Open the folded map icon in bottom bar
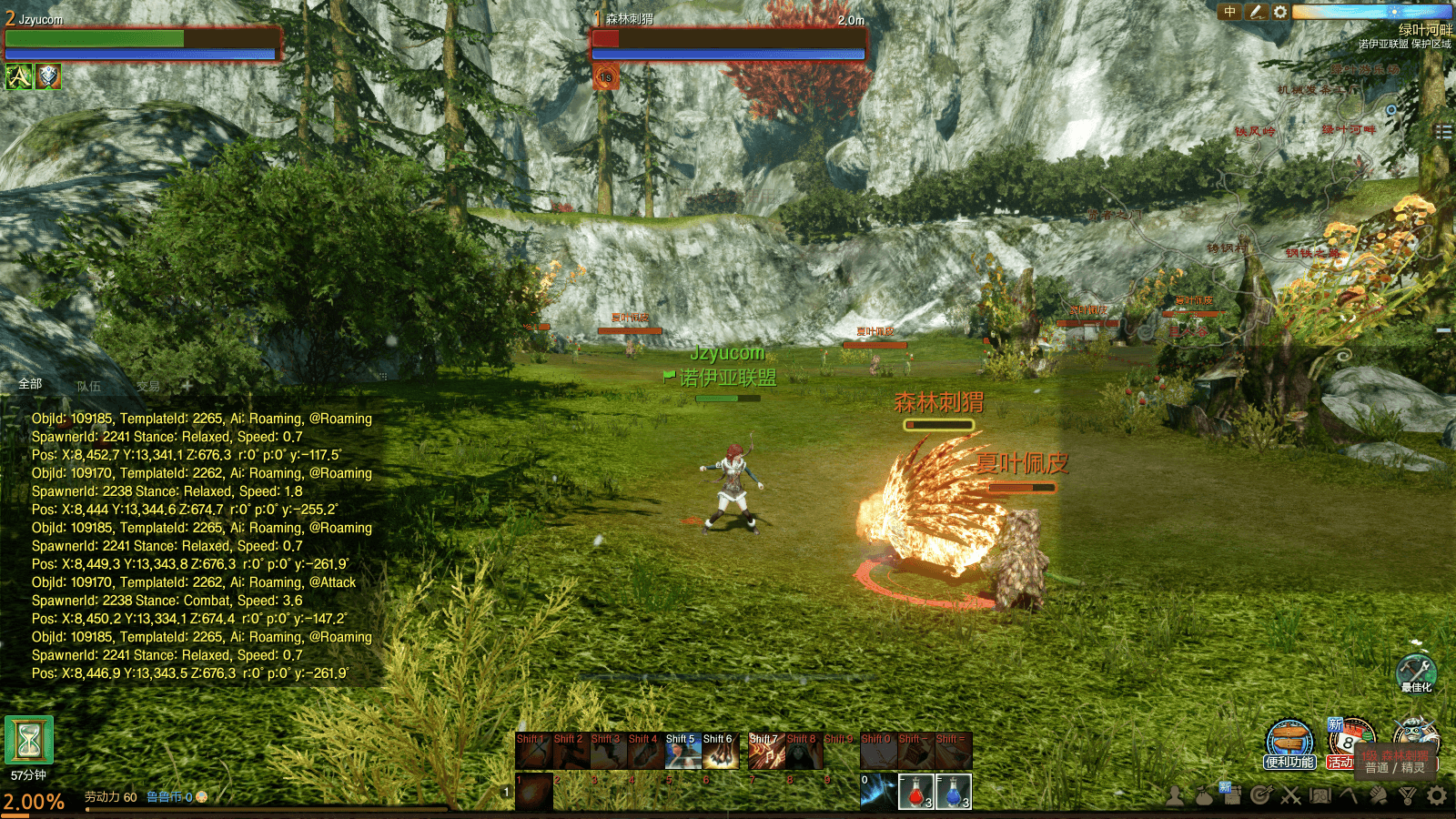 pyautogui.click(x=1319, y=796)
